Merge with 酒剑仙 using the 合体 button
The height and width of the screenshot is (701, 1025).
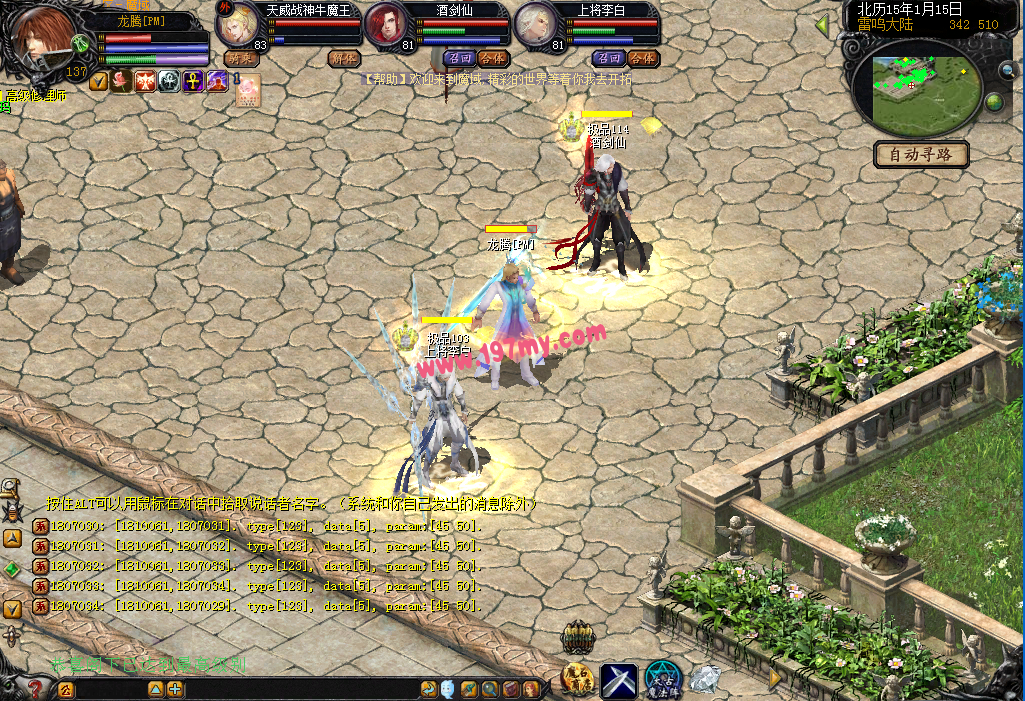coord(492,59)
